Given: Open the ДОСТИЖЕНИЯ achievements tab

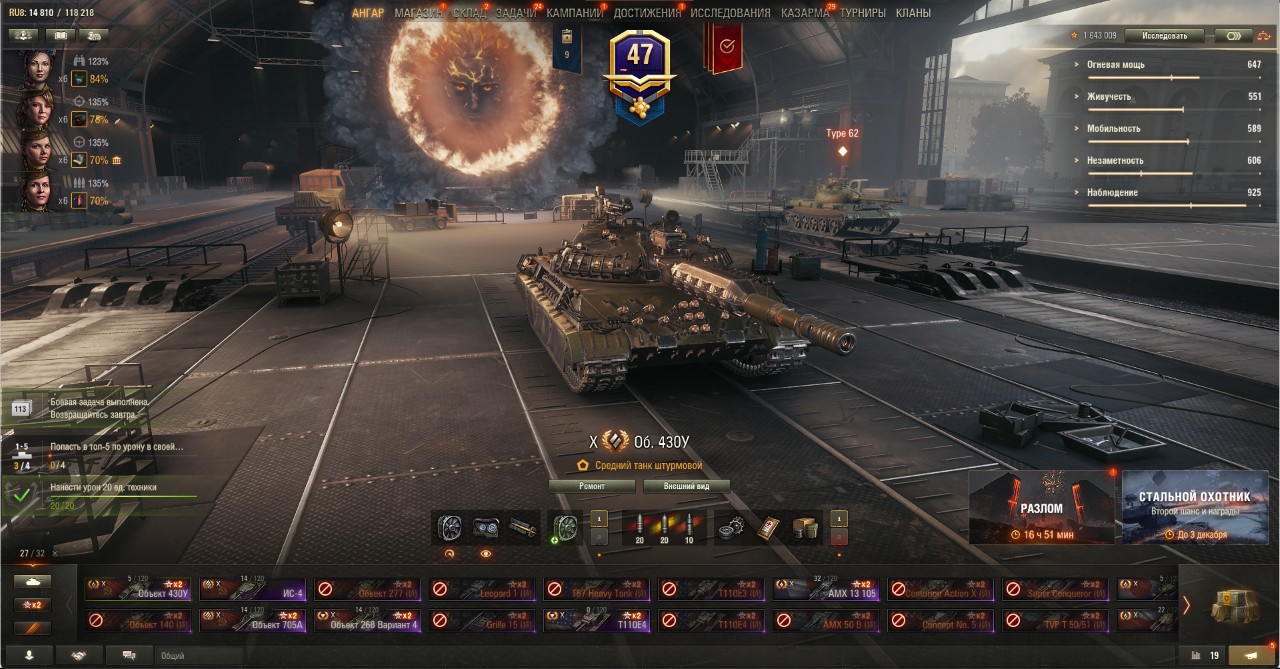Looking at the screenshot, I should (x=647, y=13).
